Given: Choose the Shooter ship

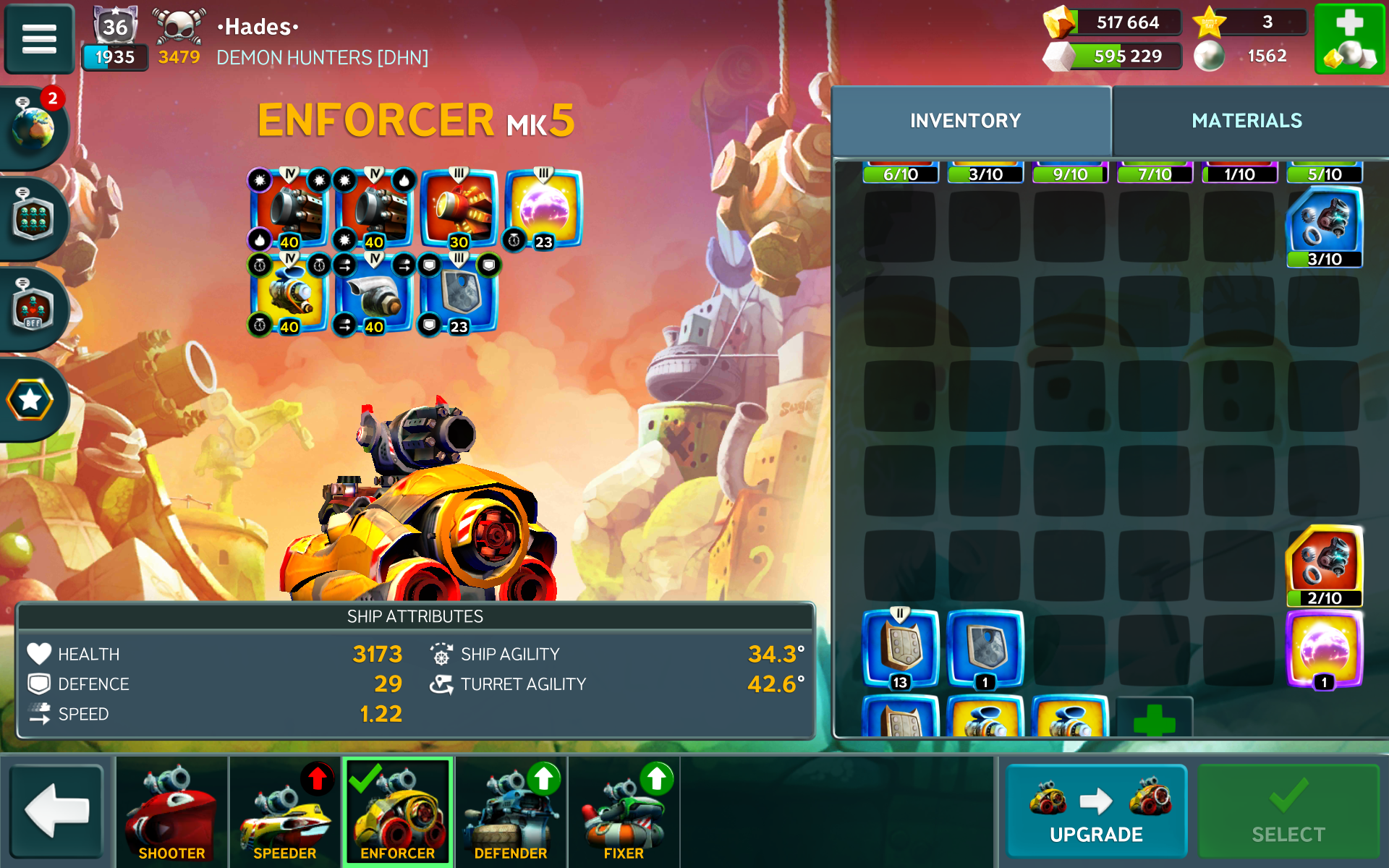Looking at the screenshot, I should tap(171, 811).
